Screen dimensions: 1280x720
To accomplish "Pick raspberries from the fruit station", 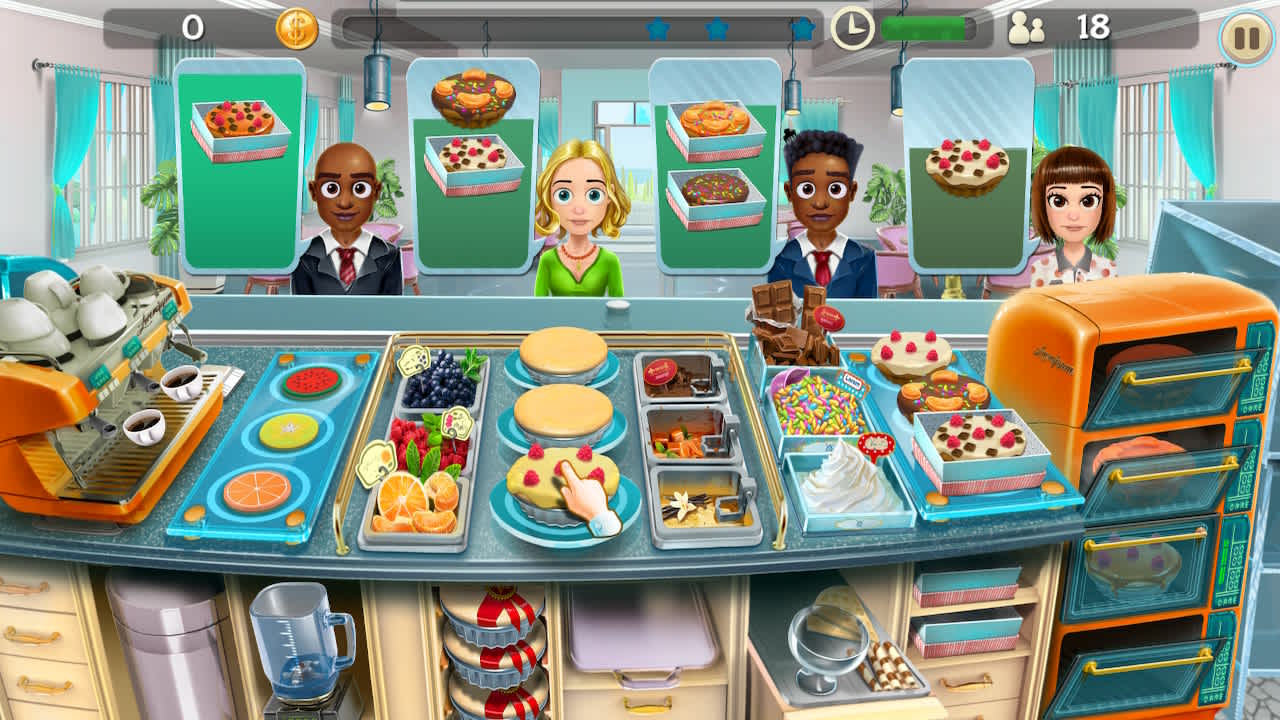I will tap(420, 440).
